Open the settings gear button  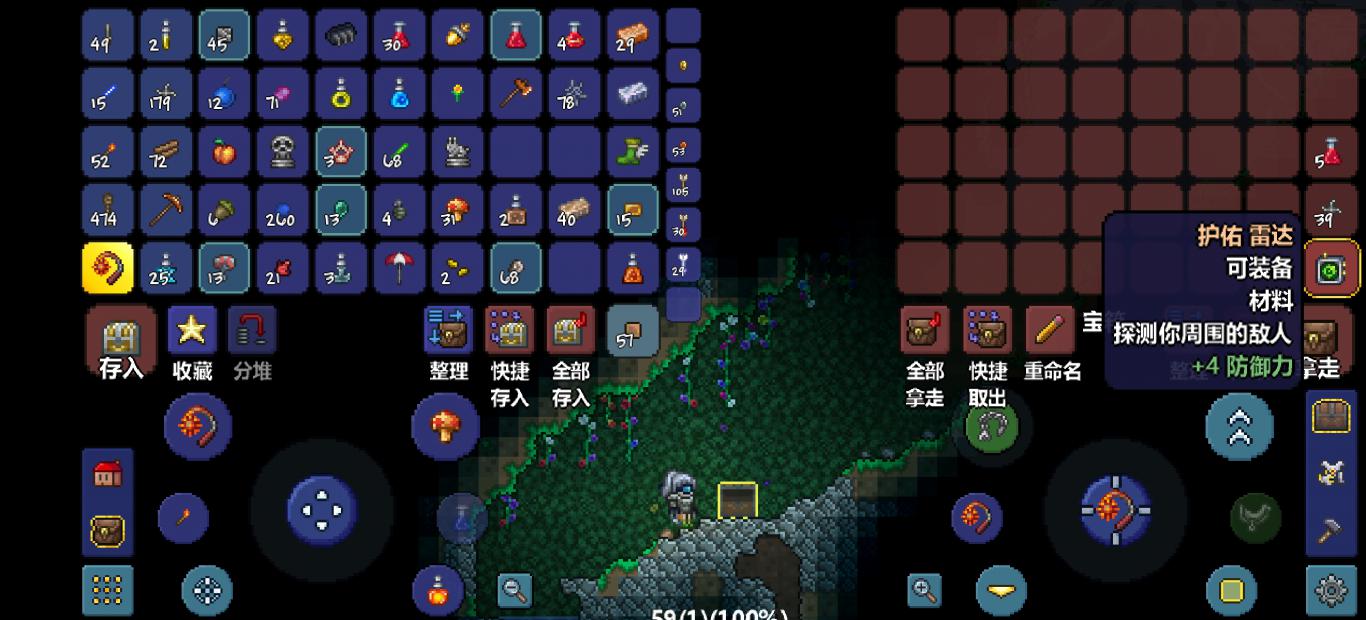[x=1331, y=590]
